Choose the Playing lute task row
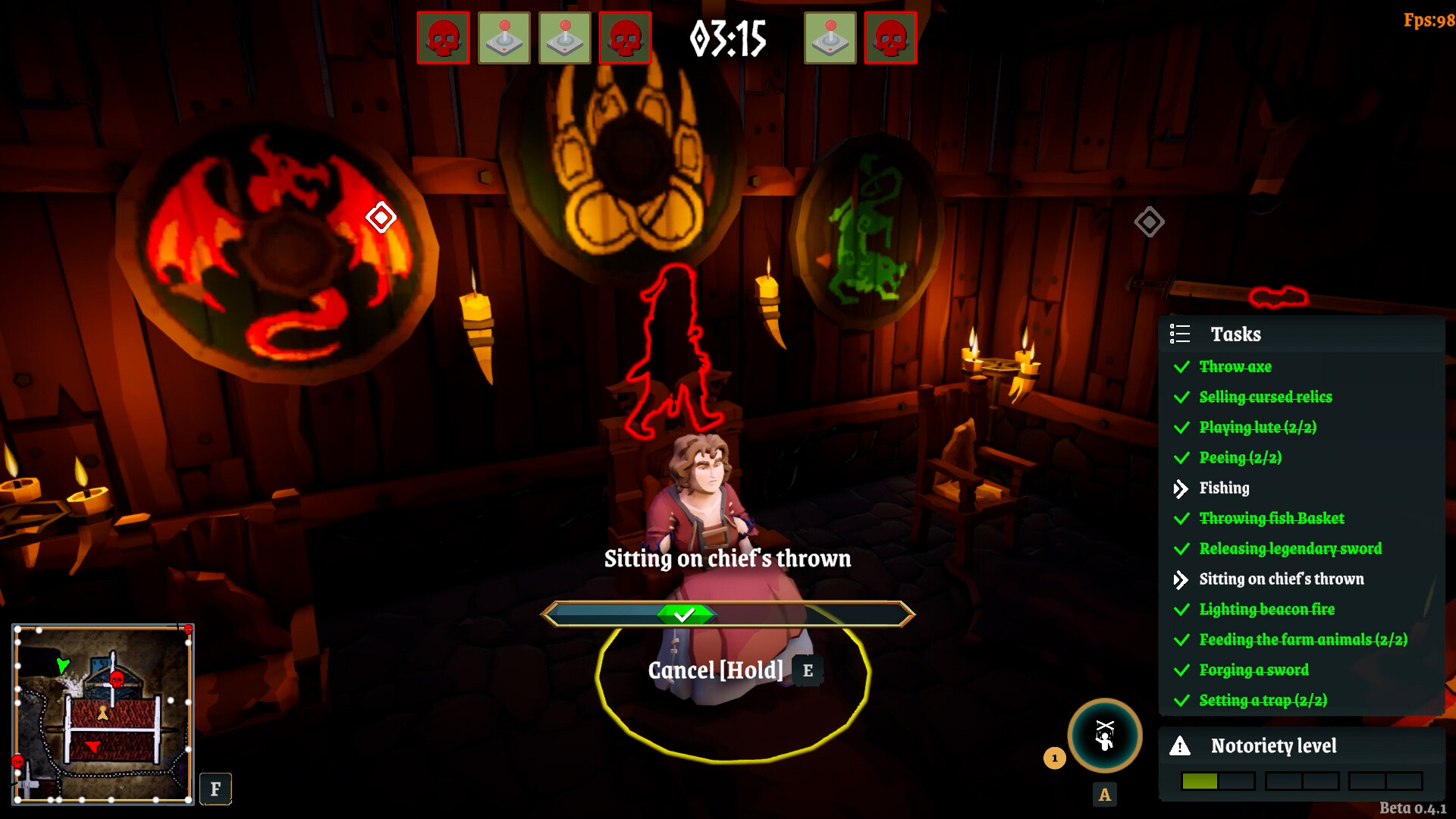The height and width of the screenshot is (819, 1456). click(x=1257, y=428)
